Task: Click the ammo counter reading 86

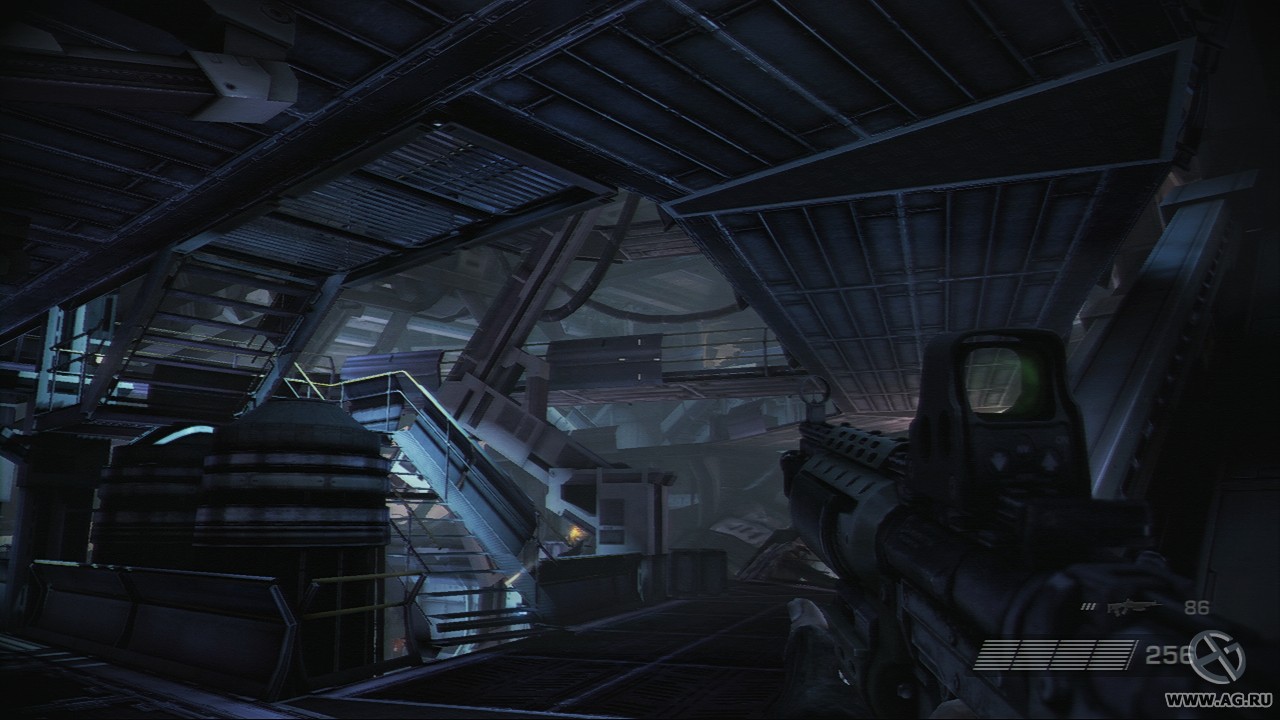Action: pyautogui.click(x=1196, y=605)
